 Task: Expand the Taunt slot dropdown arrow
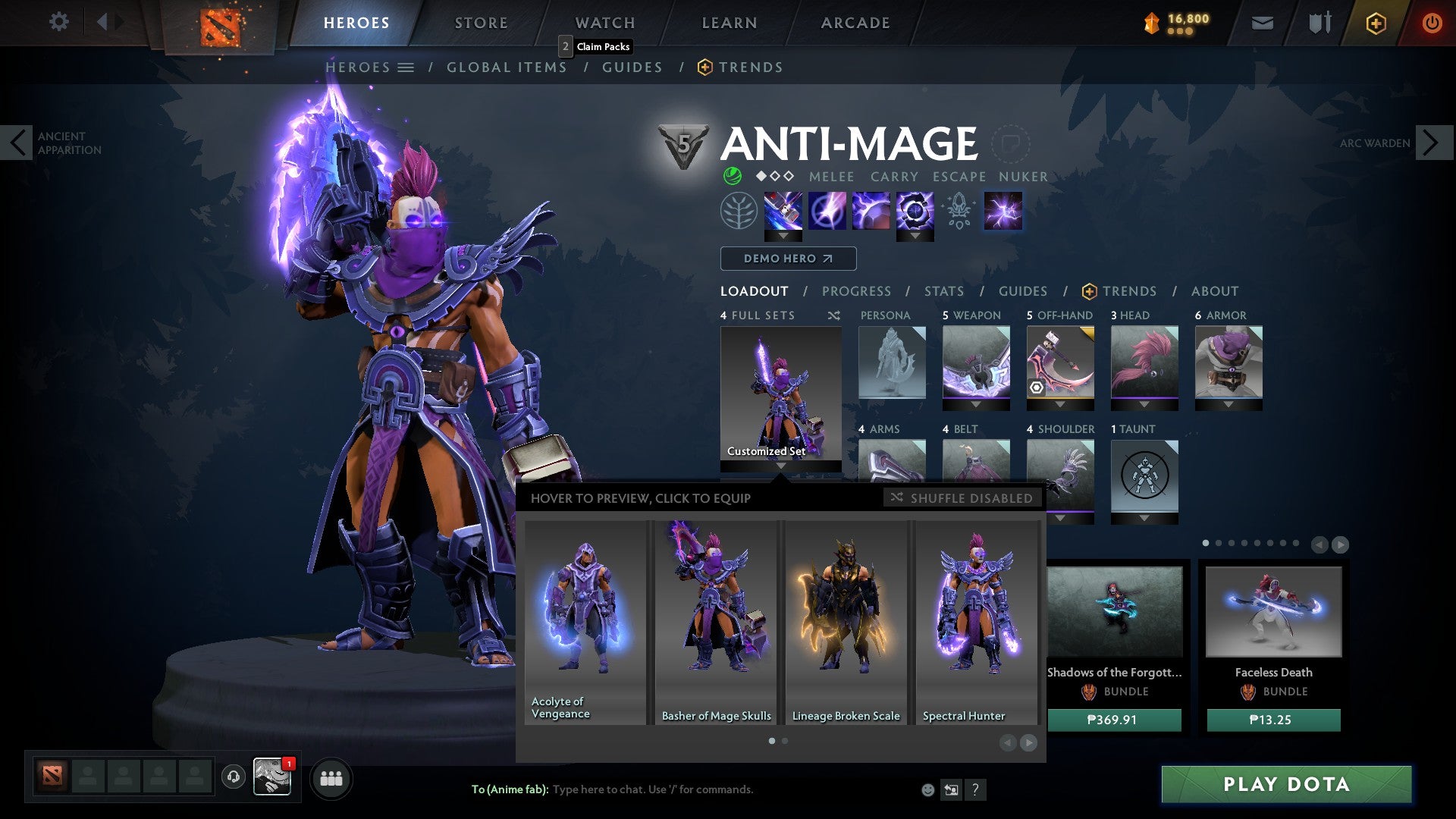tap(1145, 516)
